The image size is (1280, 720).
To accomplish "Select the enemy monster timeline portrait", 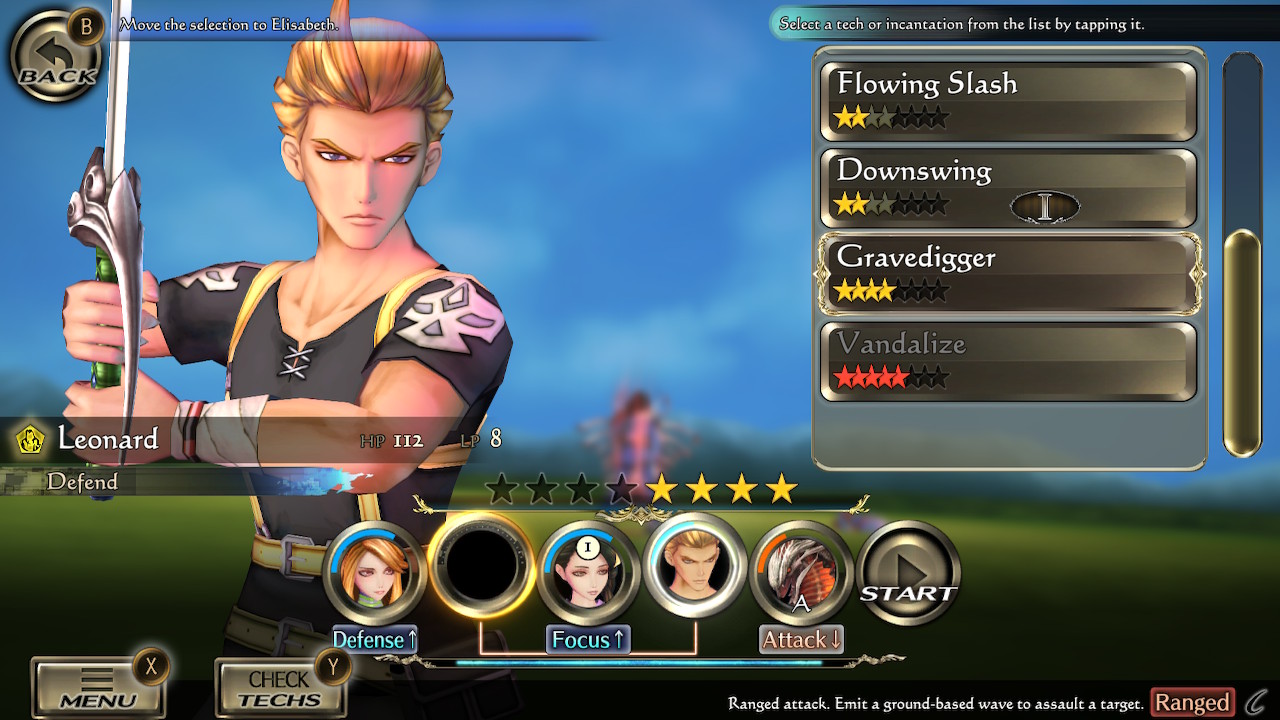I will [801, 572].
